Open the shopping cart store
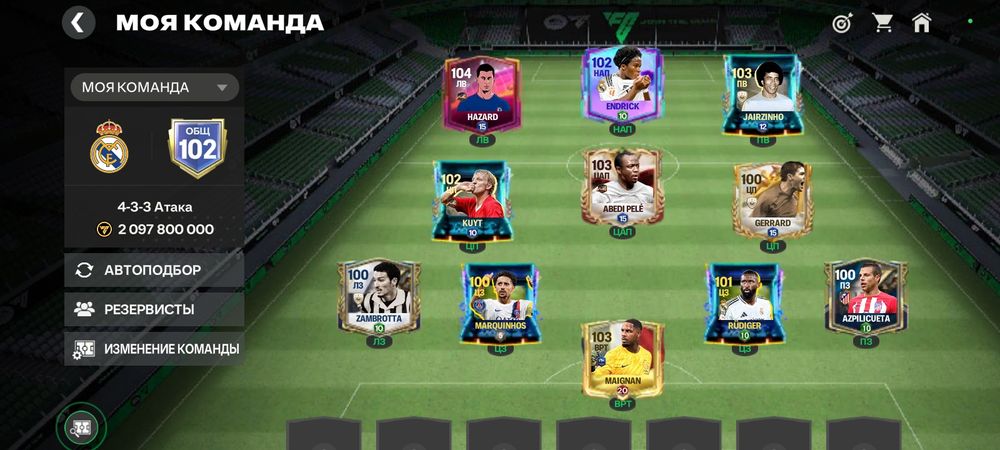This screenshot has width=1000, height=450. [882, 22]
